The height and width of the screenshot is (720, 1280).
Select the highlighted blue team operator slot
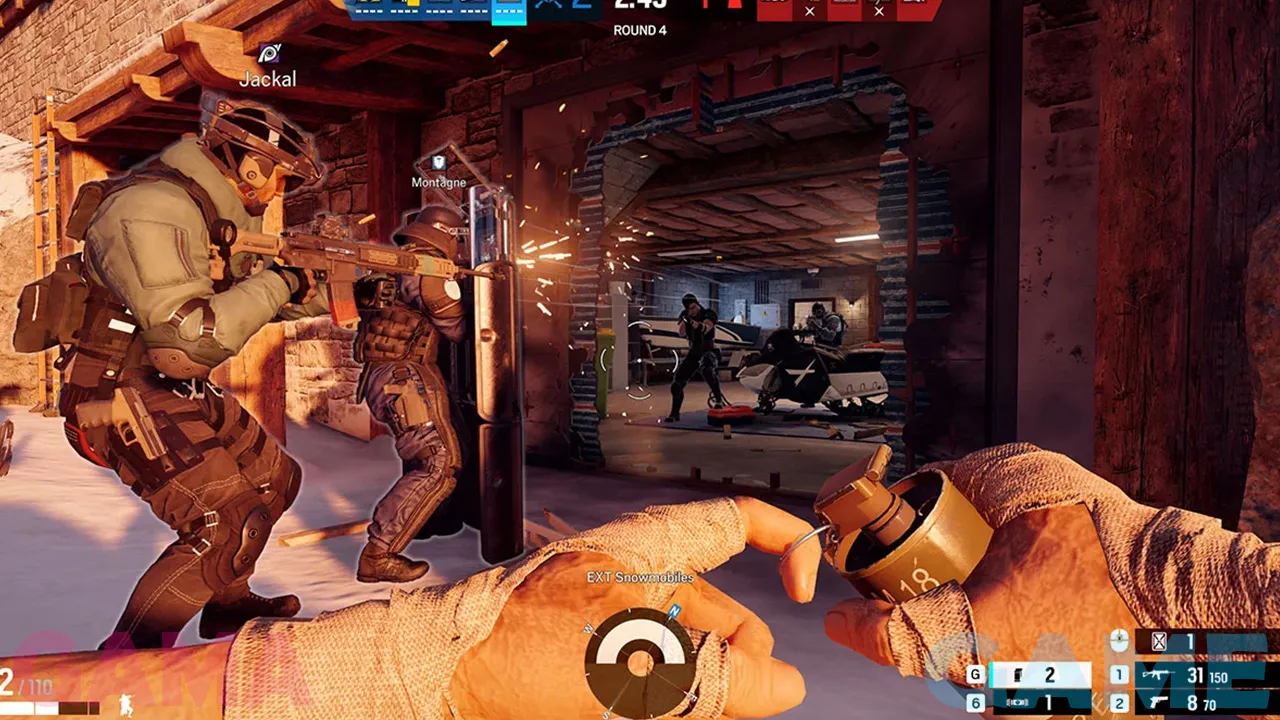[509, 10]
